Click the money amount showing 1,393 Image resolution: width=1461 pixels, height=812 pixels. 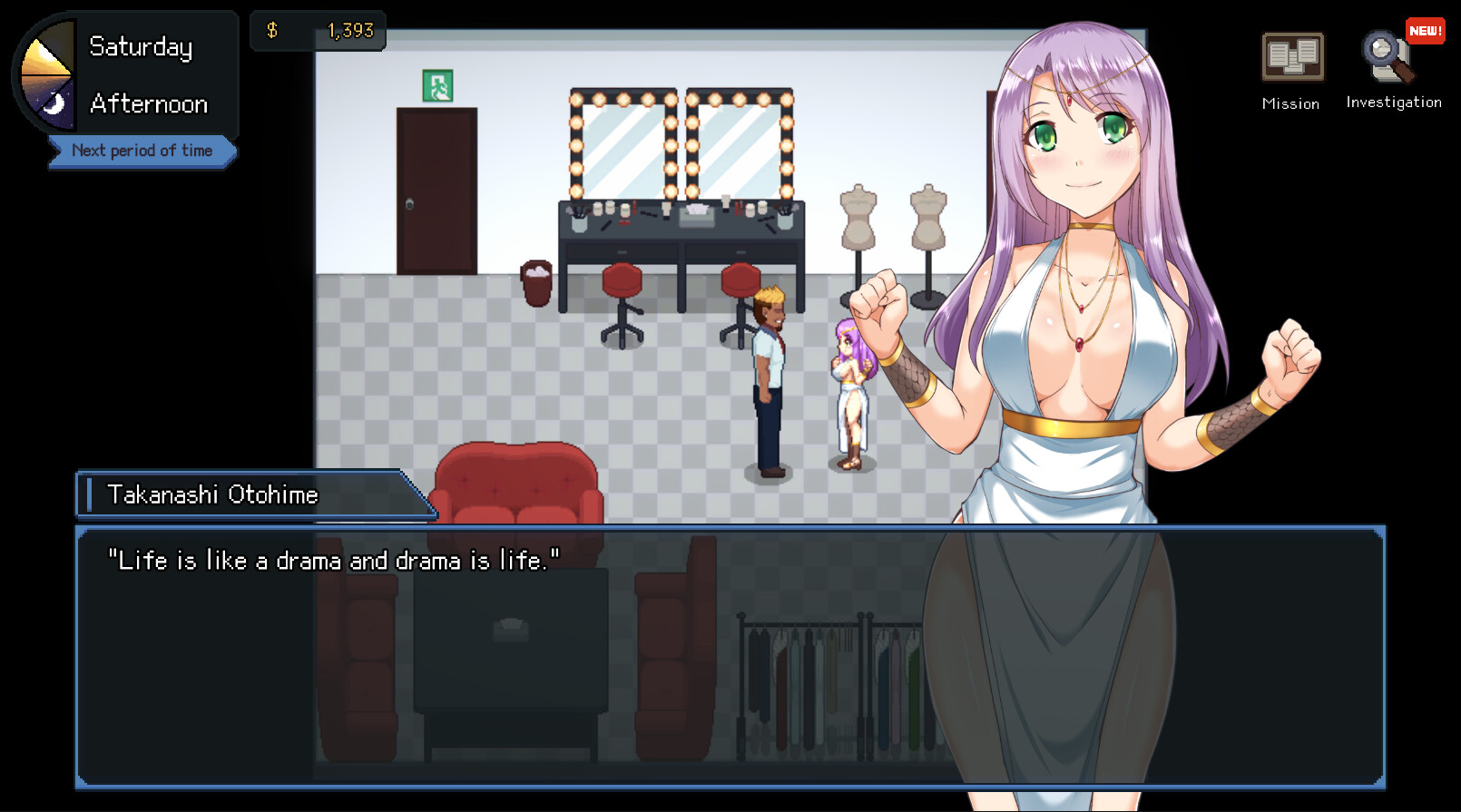coord(349,29)
